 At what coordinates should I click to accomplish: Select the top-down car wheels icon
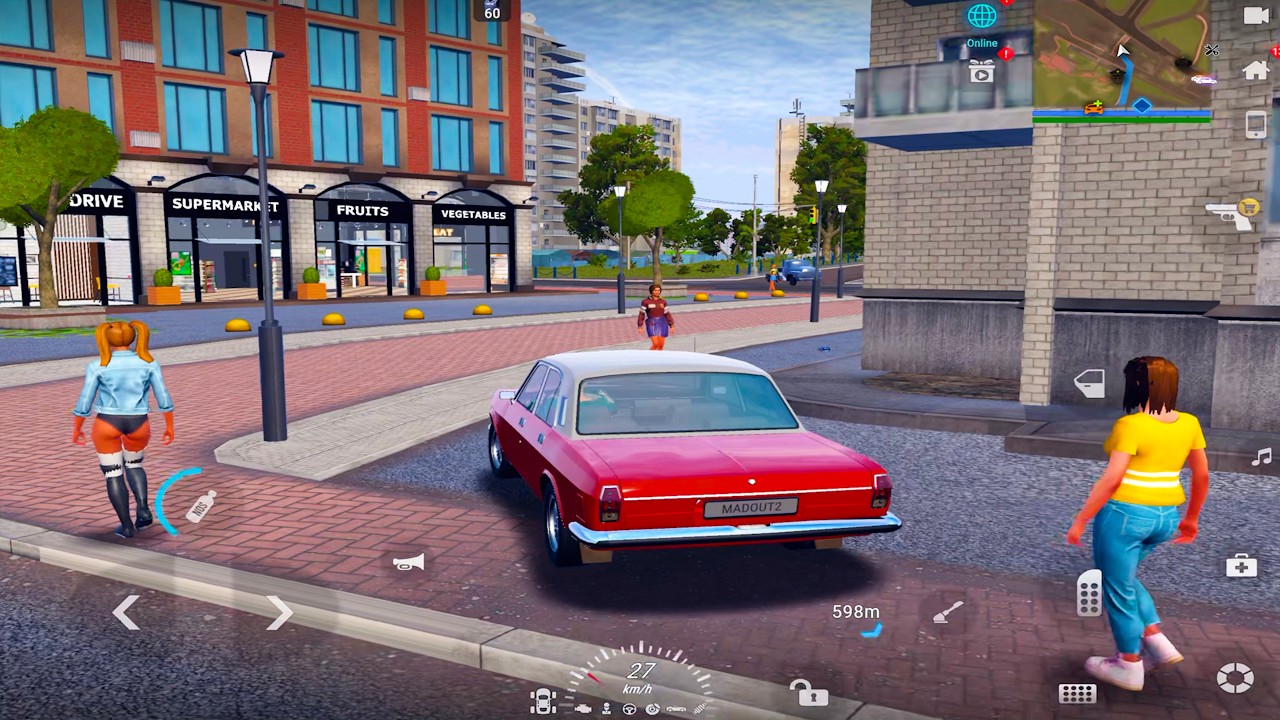pos(543,702)
